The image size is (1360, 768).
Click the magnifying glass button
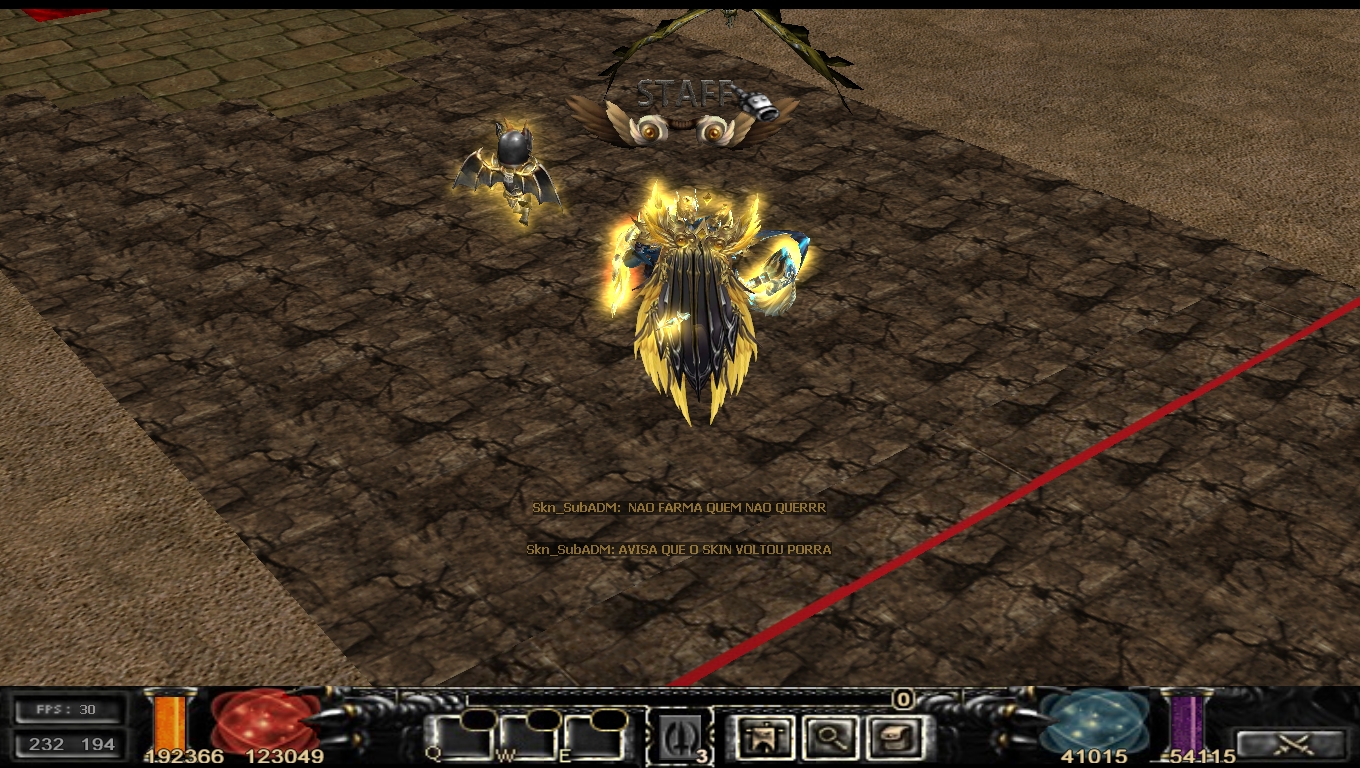click(831, 738)
